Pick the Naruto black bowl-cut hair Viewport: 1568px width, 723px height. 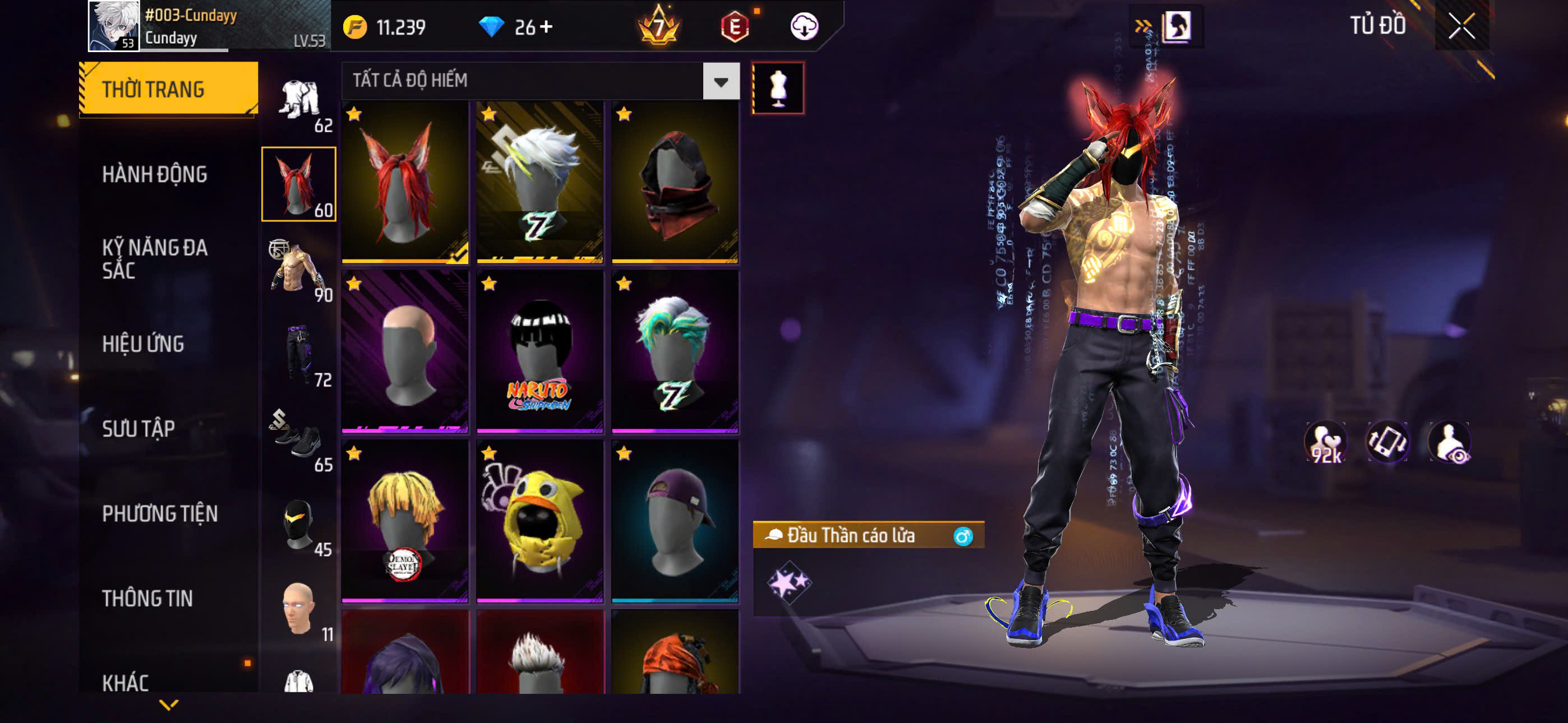tap(540, 352)
